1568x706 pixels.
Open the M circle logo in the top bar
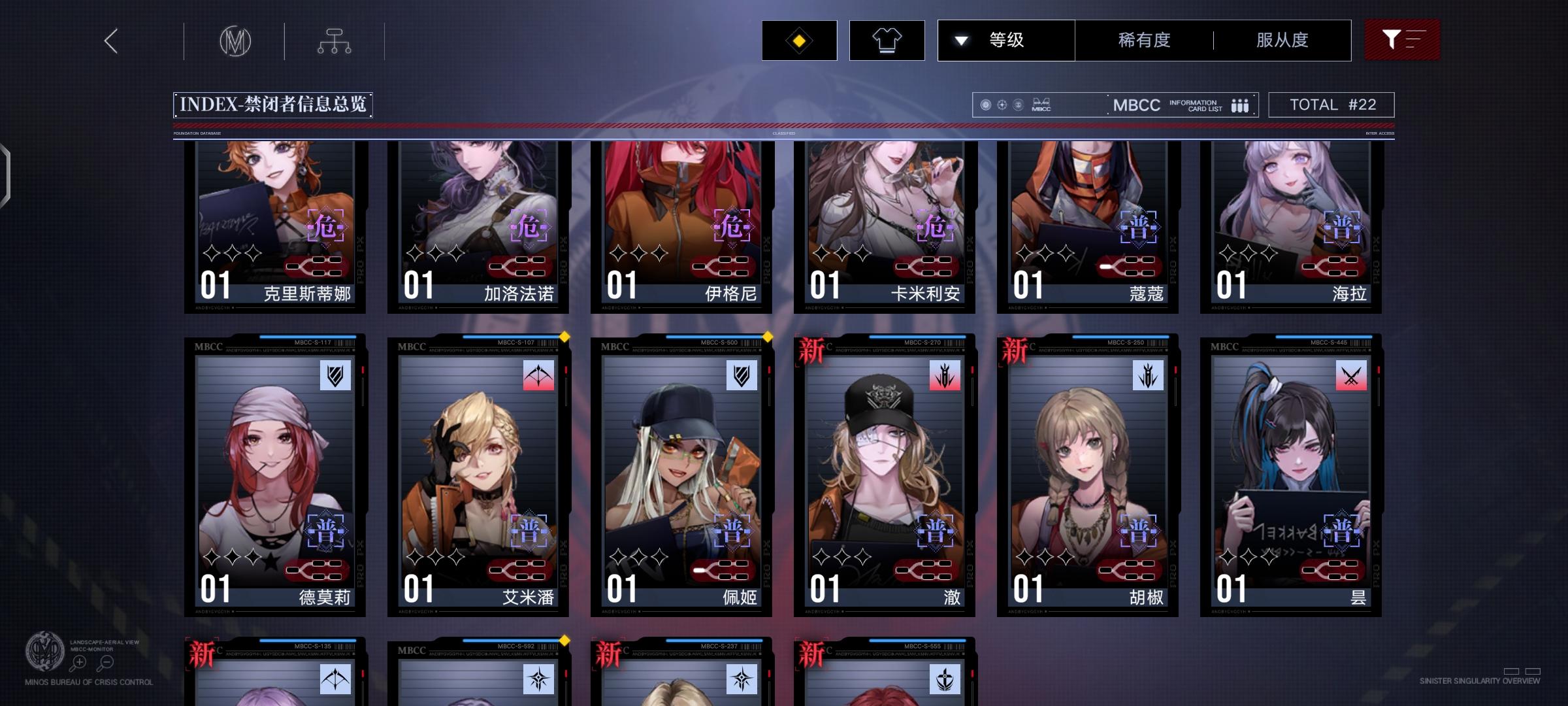[x=235, y=41]
